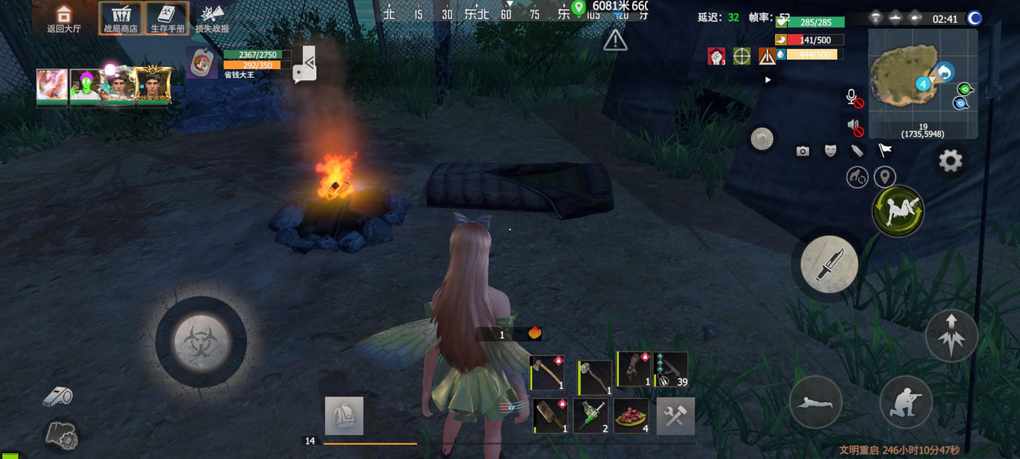Select the axe hotbar slot
The height and width of the screenshot is (459, 1020).
click(x=547, y=372)
